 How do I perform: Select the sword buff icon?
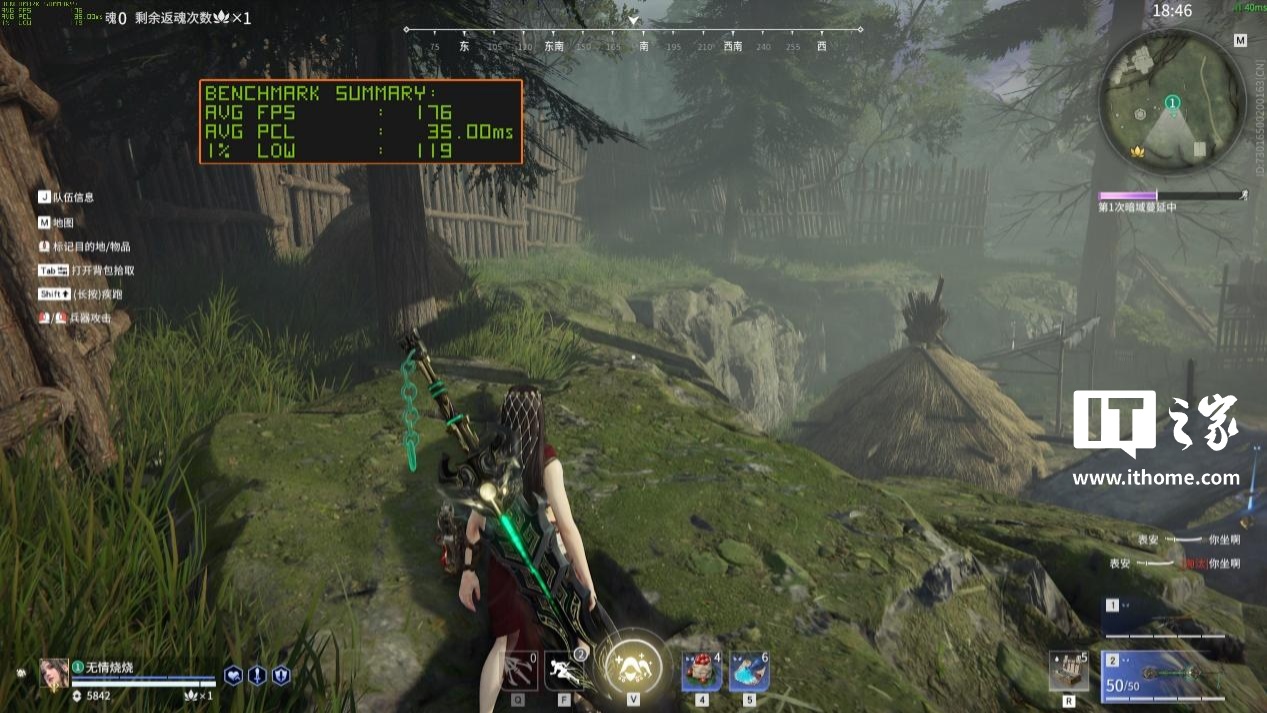click(257, 676)
